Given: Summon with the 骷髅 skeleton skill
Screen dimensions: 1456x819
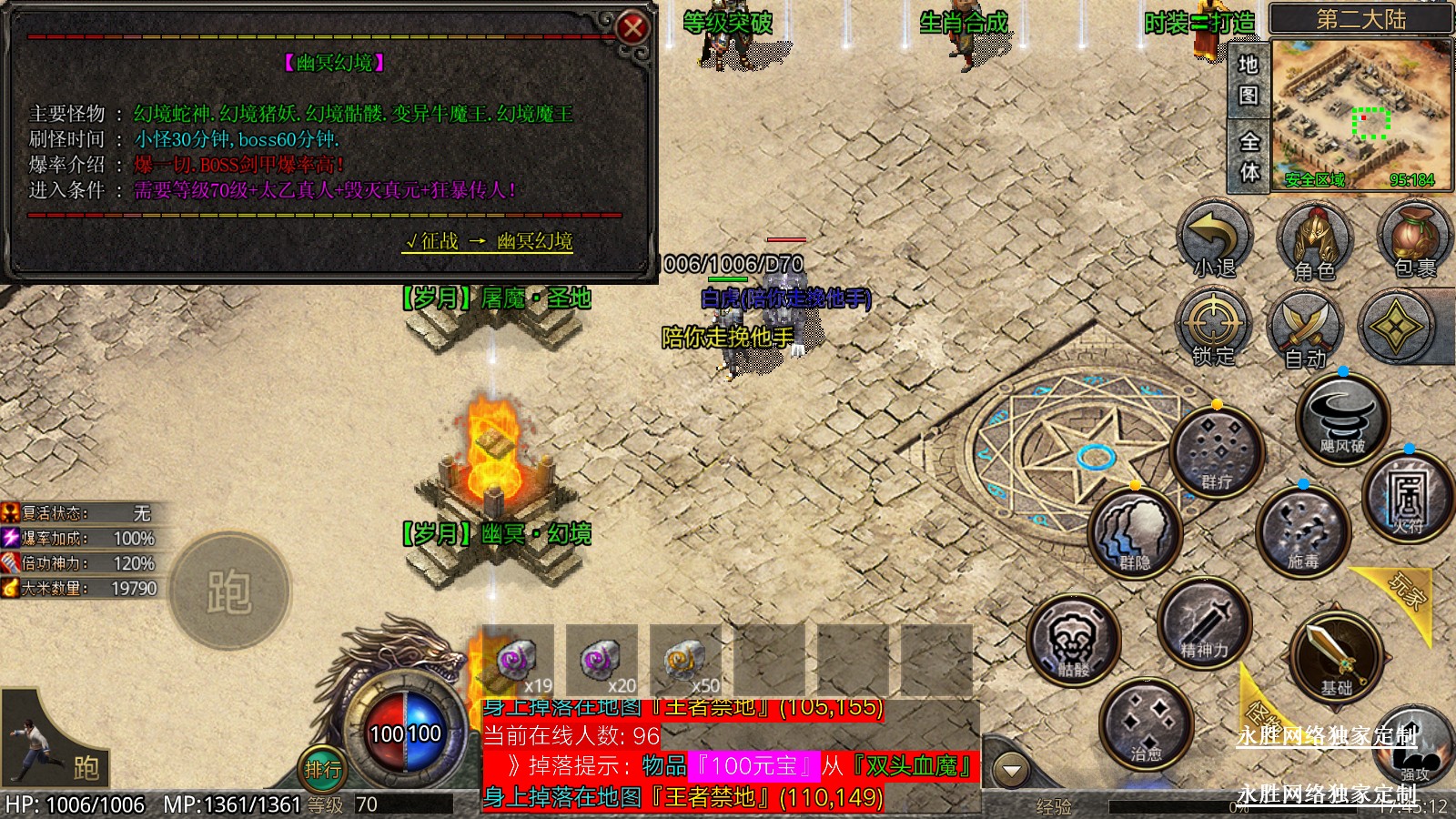Looking at the screenshot, I should [x=1074, y=641].
